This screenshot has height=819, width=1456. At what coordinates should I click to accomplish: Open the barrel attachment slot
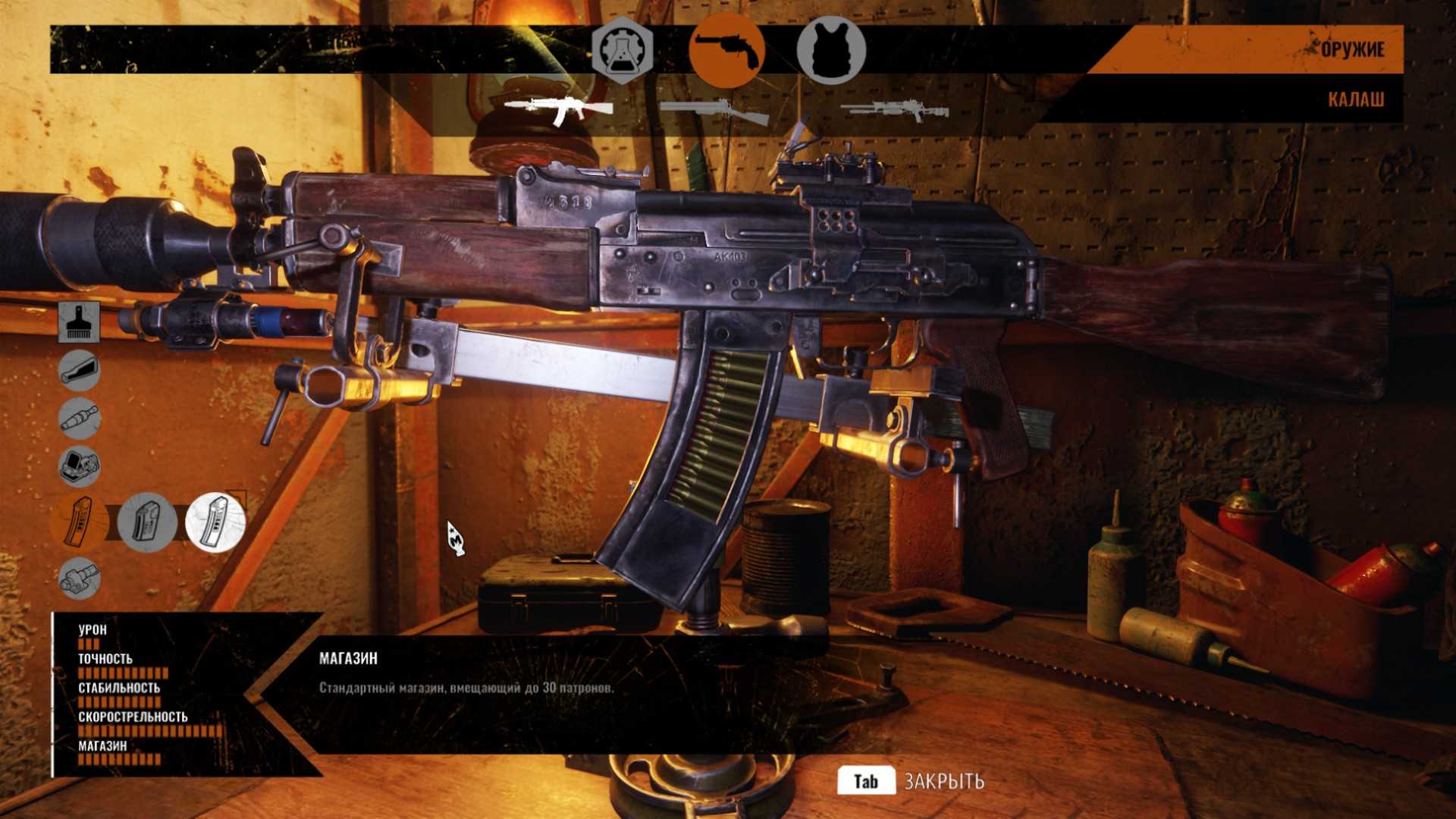coord(80,418)
